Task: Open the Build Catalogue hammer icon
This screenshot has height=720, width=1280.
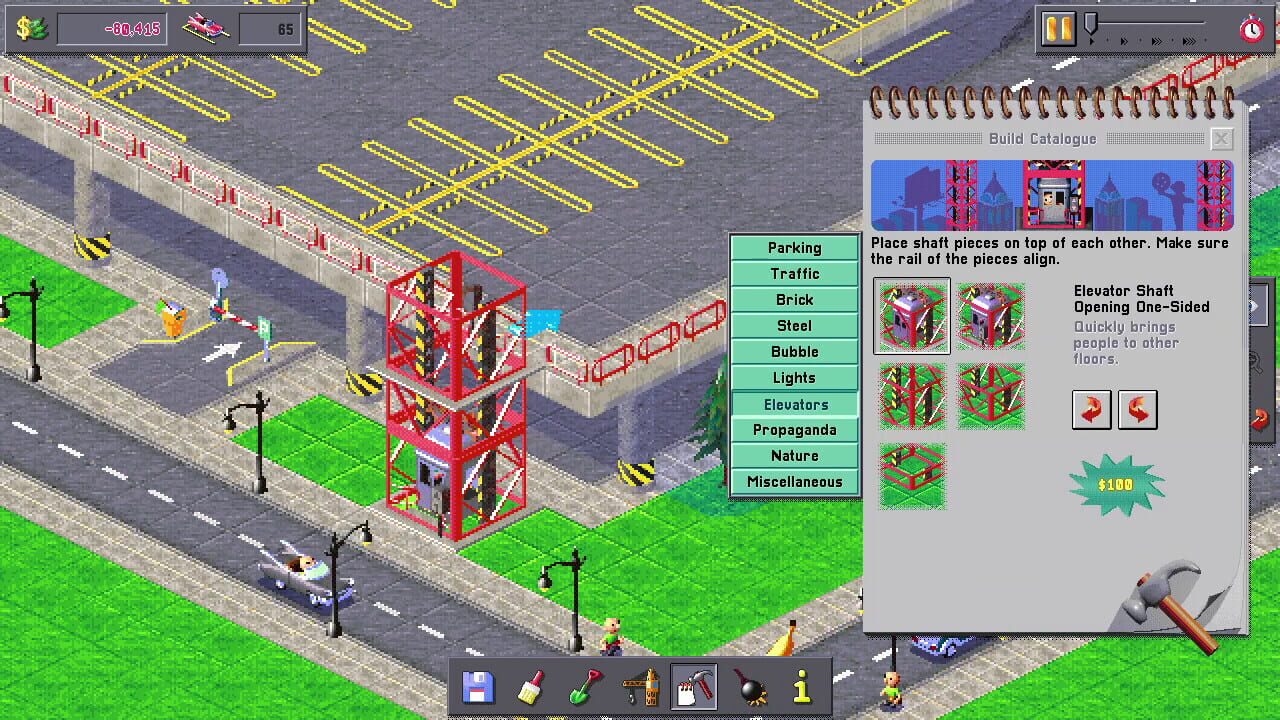Action: (695, 687)
